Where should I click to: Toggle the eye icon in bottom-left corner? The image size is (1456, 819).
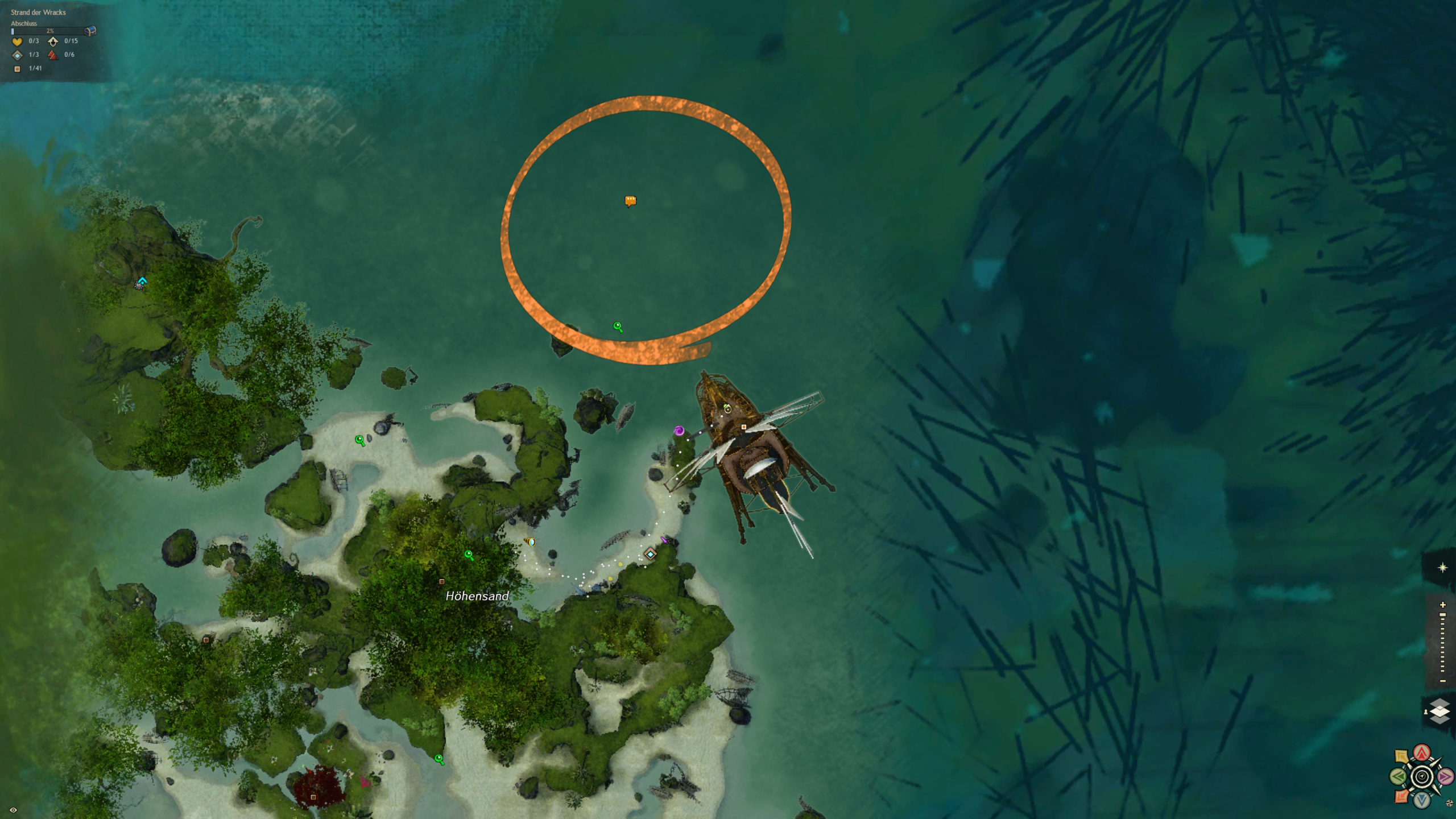coord(13,810)
